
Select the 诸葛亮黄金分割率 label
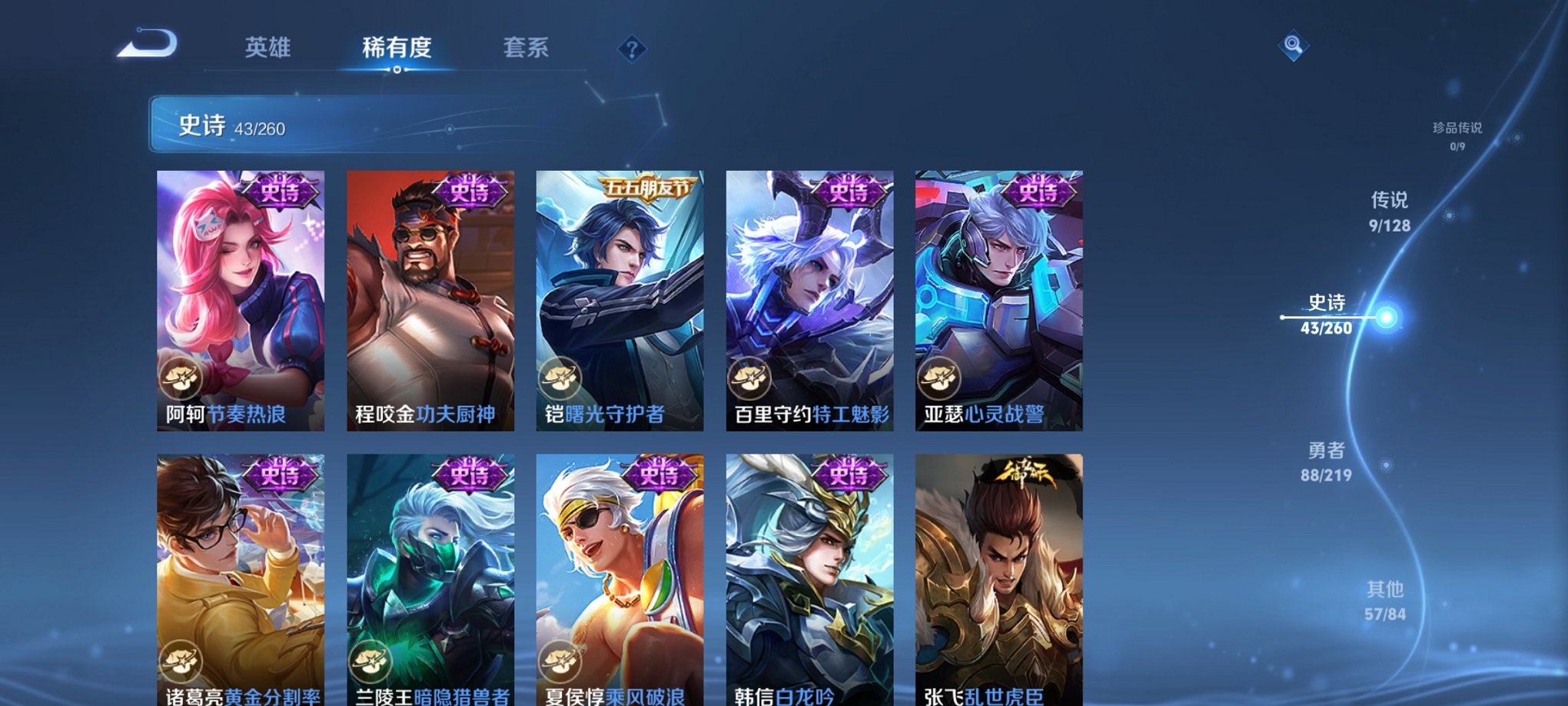point(242,697)
